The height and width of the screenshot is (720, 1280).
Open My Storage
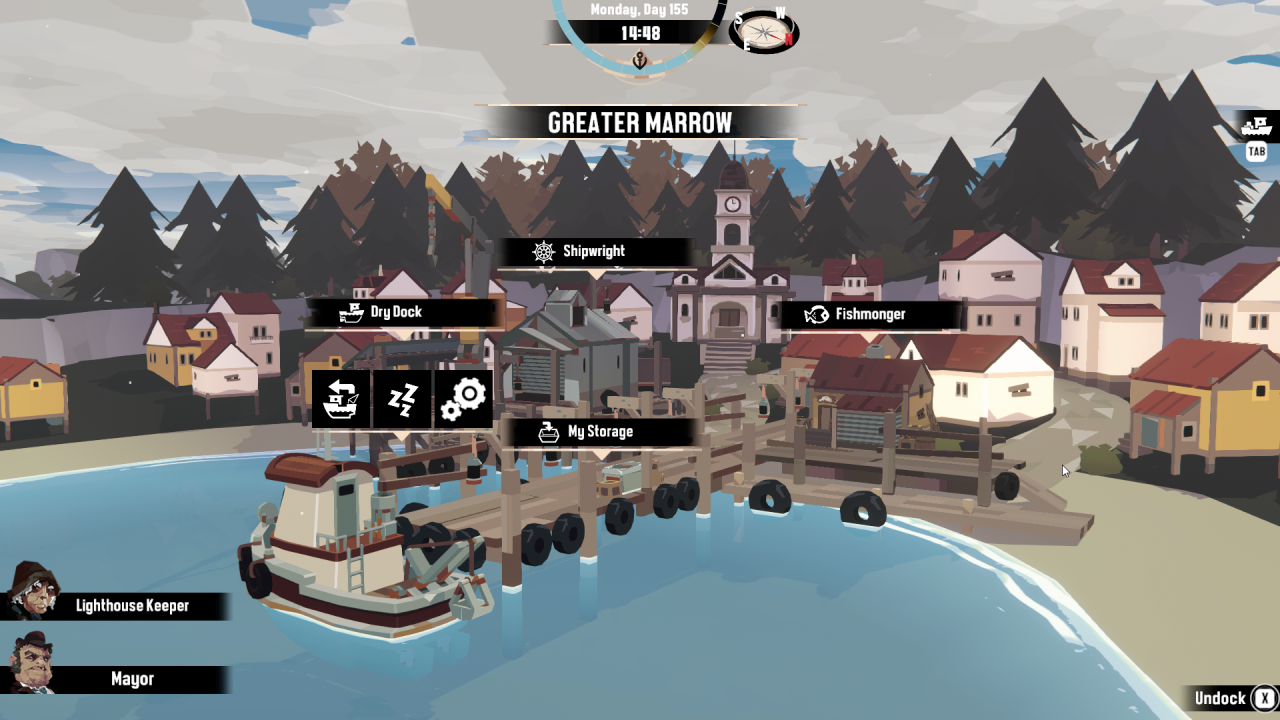click(597, 432)
